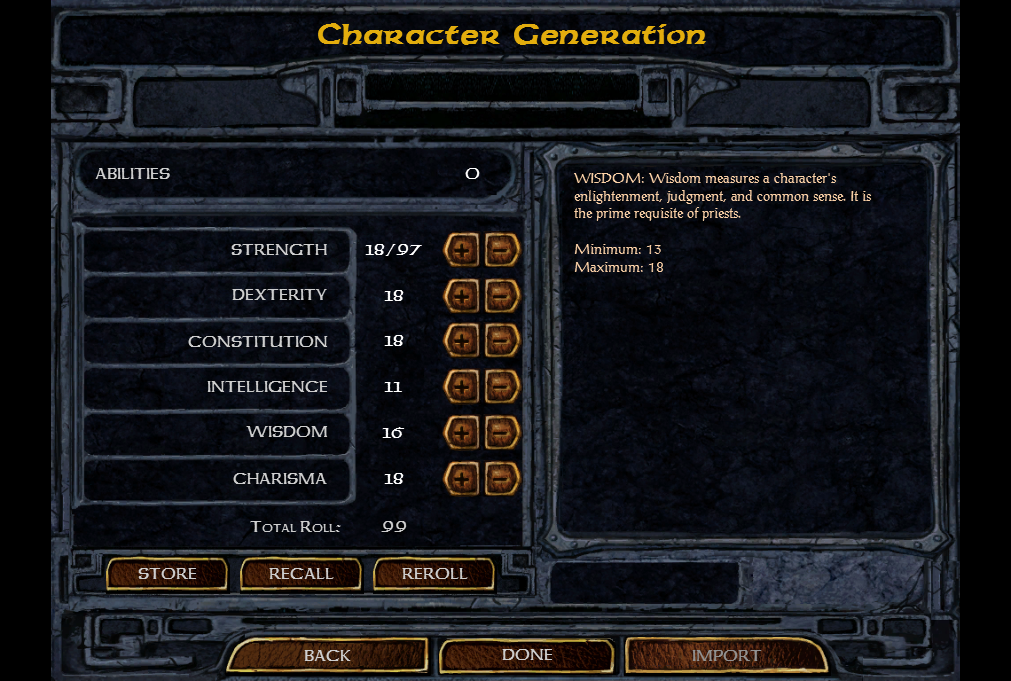
Task: Store the current ability roll
Action: point(167,574)
